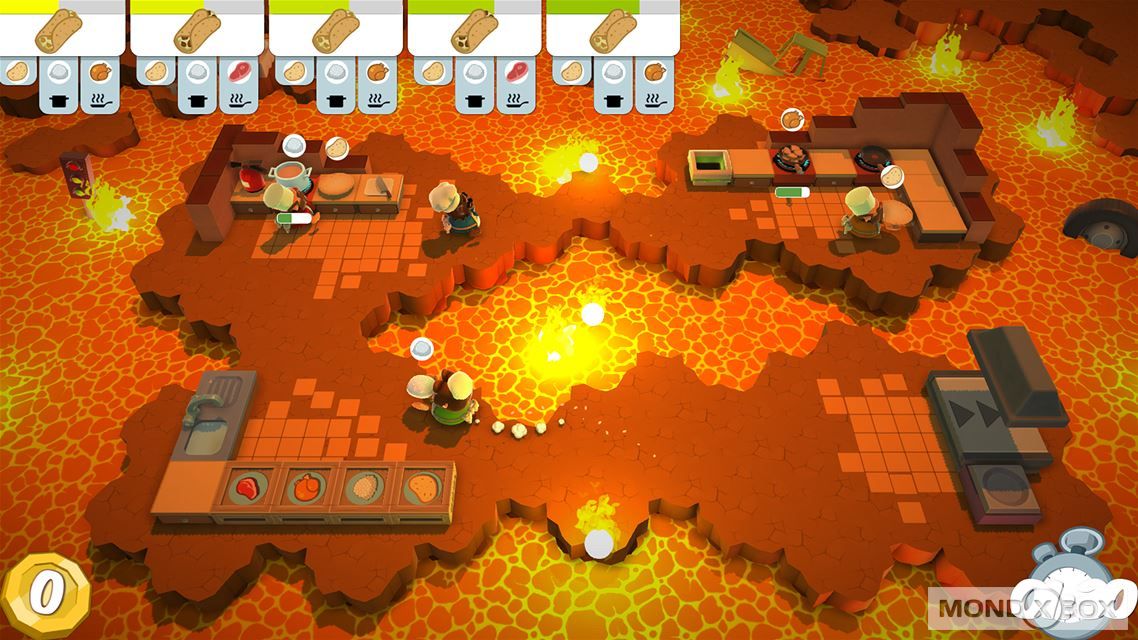Select the burrito order with least time remaining
1138x640 pixels.
62,30
